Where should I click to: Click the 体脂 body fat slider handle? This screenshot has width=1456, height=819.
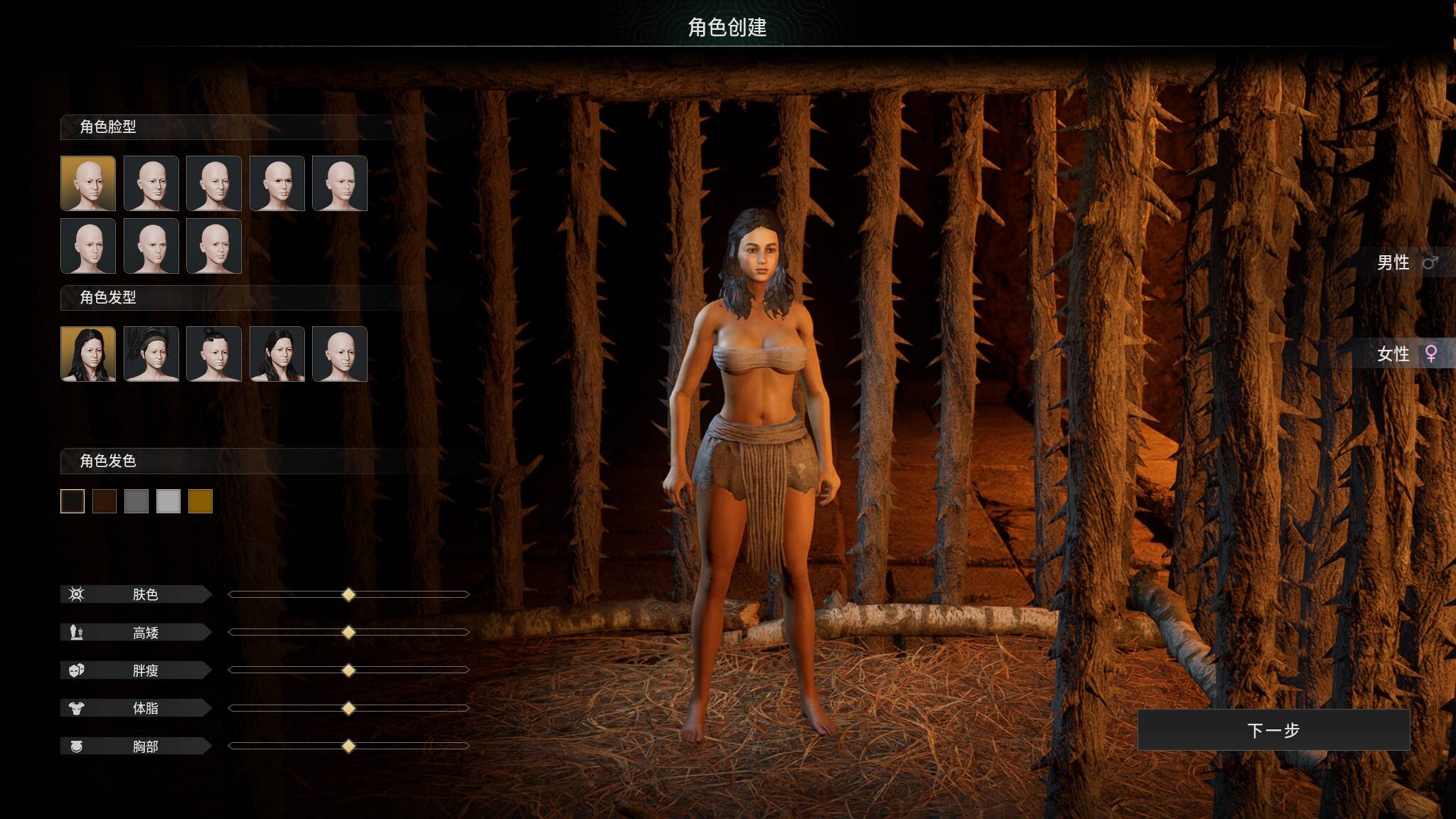[348, 708]
